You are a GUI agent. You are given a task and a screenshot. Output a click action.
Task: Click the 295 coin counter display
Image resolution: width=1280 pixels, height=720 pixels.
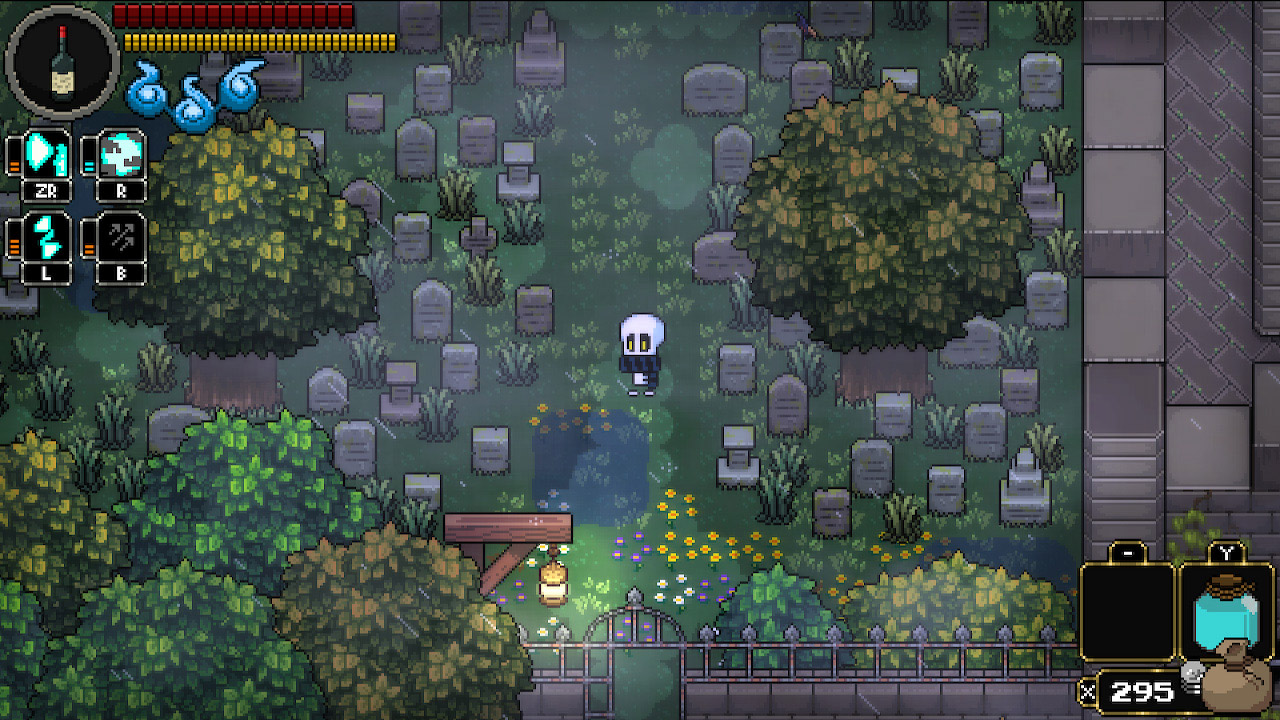coord(1140,690)
